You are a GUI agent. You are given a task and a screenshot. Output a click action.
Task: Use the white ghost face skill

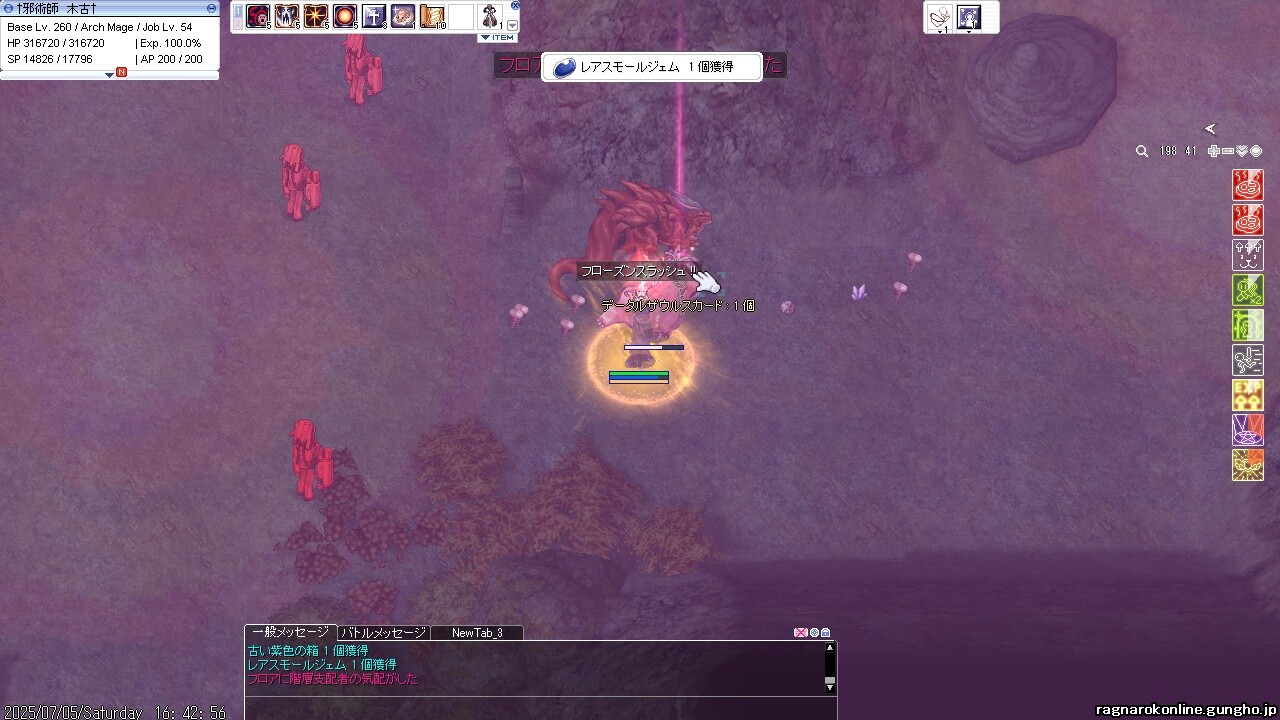[x=287, y=16]
